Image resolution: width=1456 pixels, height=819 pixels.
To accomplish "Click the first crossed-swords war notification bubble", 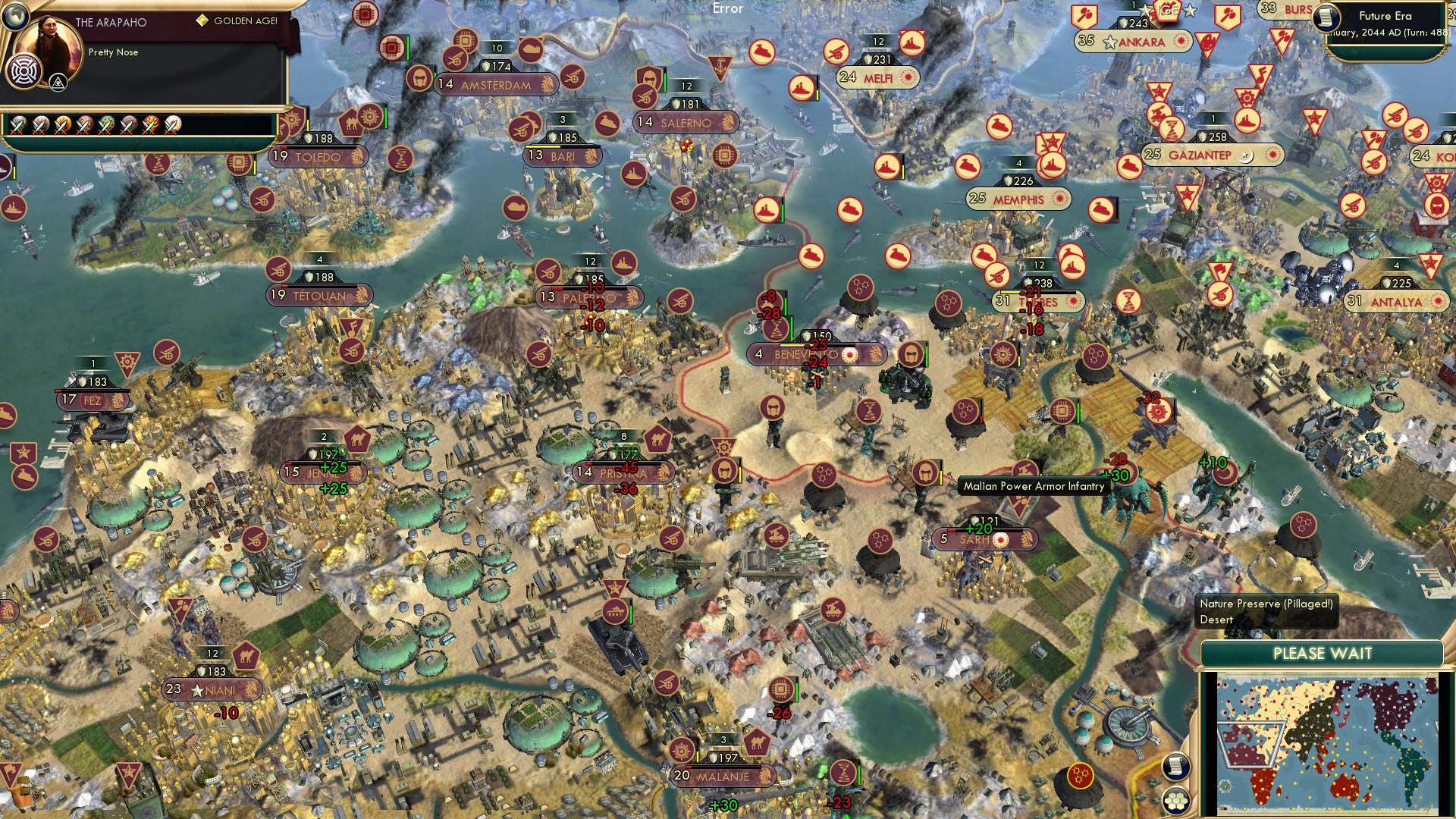I will 19,125.
